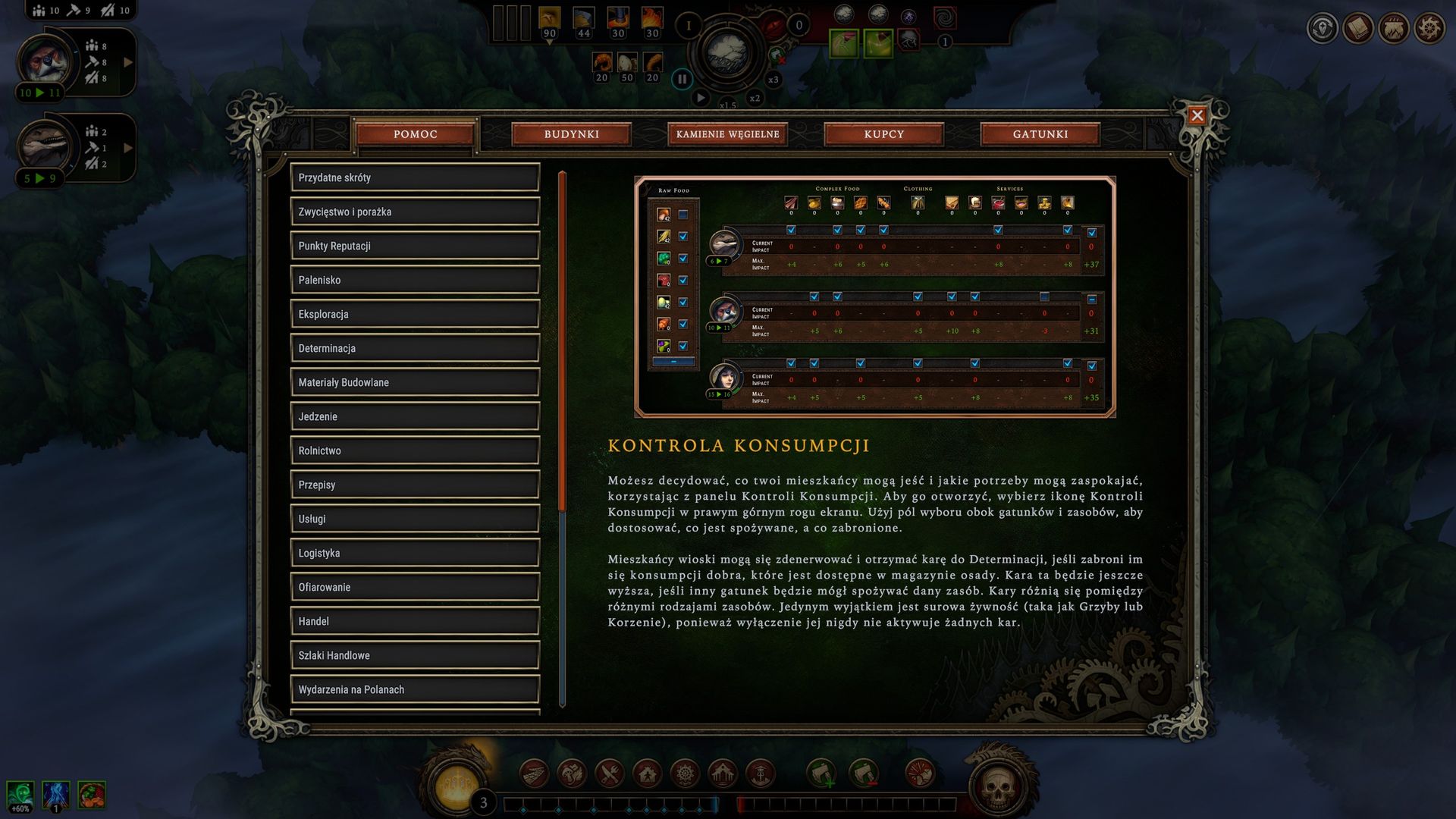This screenshot has height=819, width=1456.
Task: Open the Palenisko help entry
Action: 415,280
